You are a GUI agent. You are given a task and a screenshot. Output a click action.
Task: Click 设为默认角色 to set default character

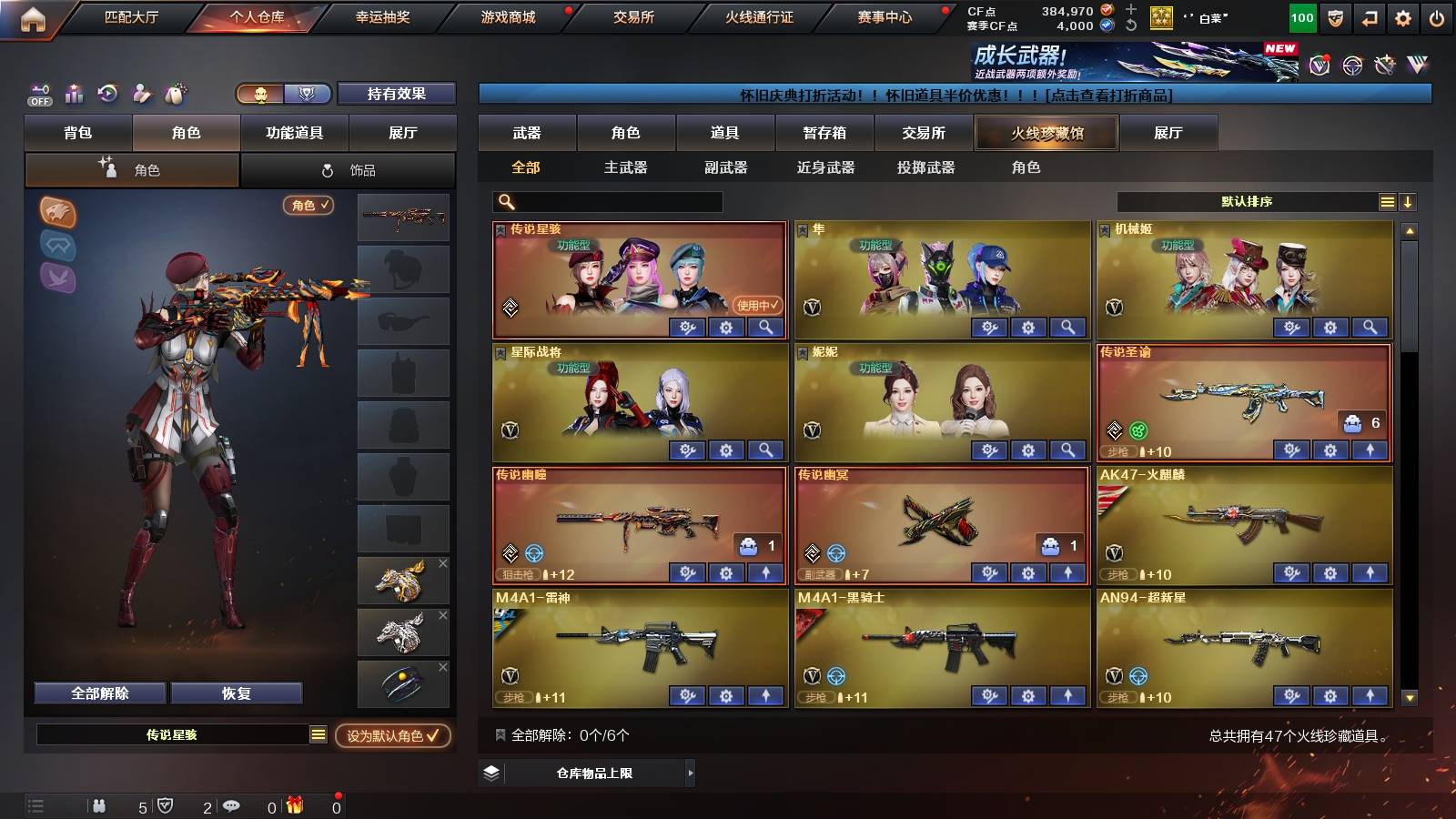(391, 738)
